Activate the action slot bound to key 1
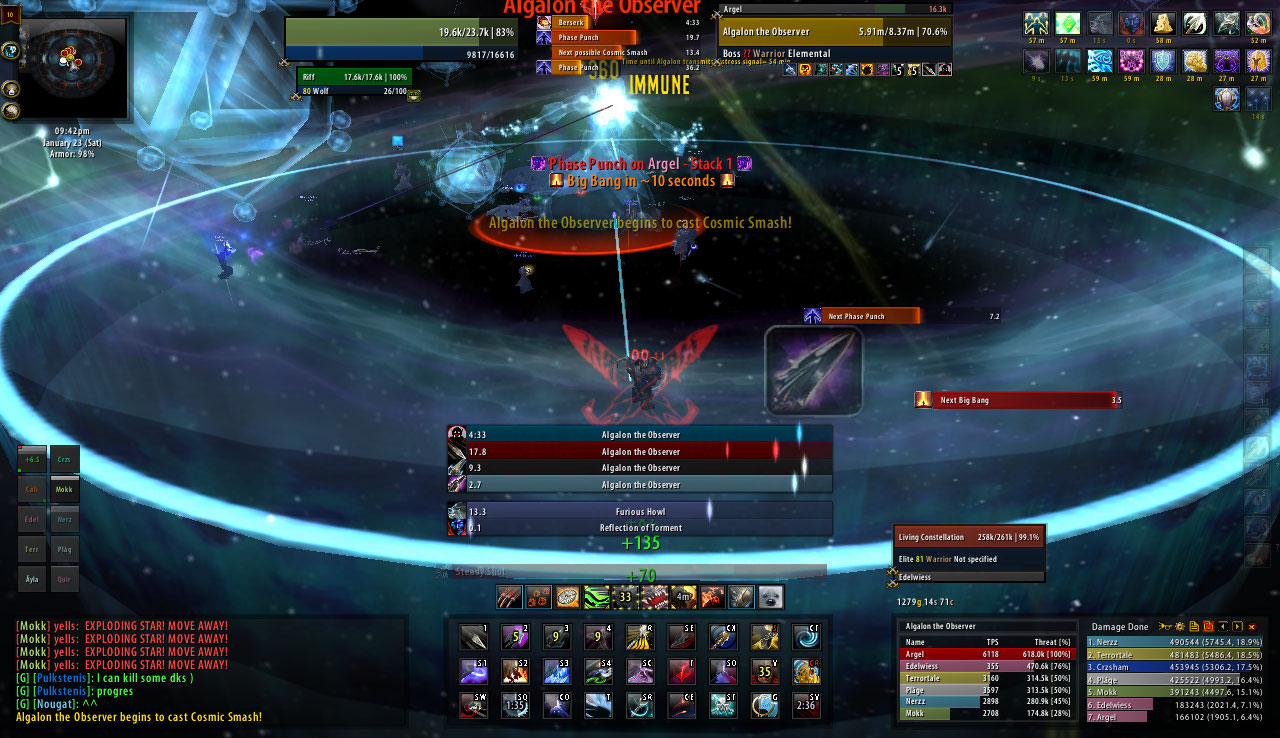The image size is (1280, 738). click(473, 637)
